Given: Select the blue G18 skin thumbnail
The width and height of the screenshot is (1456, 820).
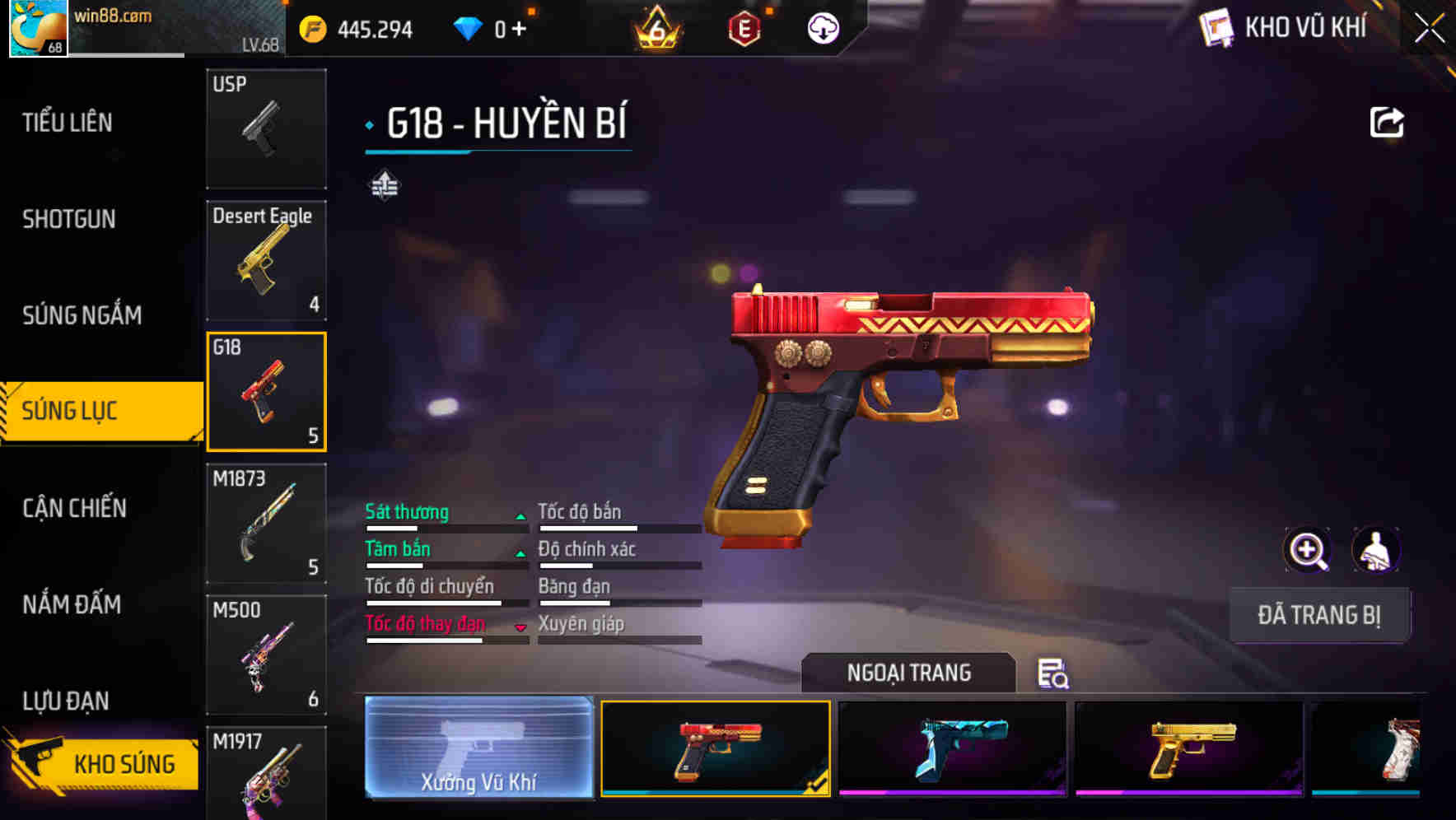Looking at the screenshot, I should (951, 748).
